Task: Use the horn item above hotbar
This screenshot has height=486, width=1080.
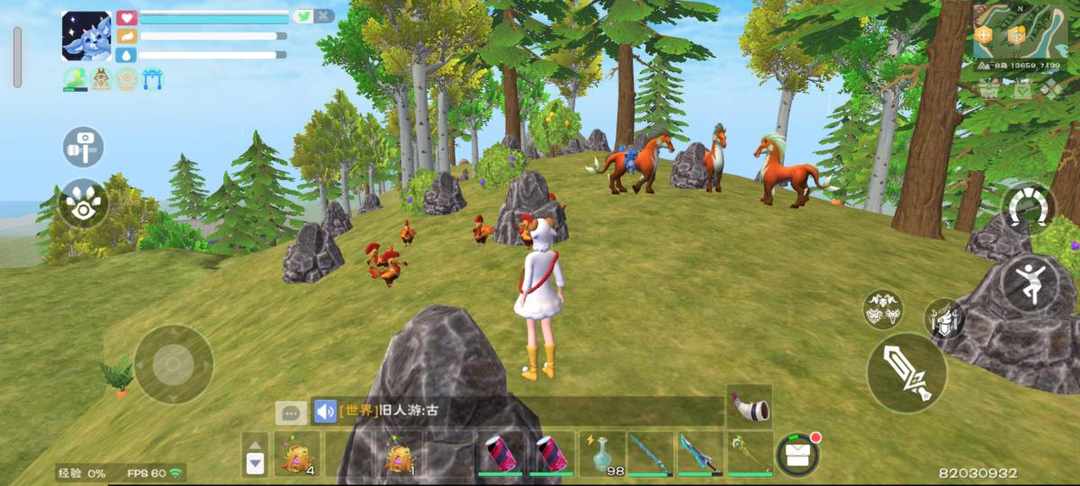Action: click(749, 407)
